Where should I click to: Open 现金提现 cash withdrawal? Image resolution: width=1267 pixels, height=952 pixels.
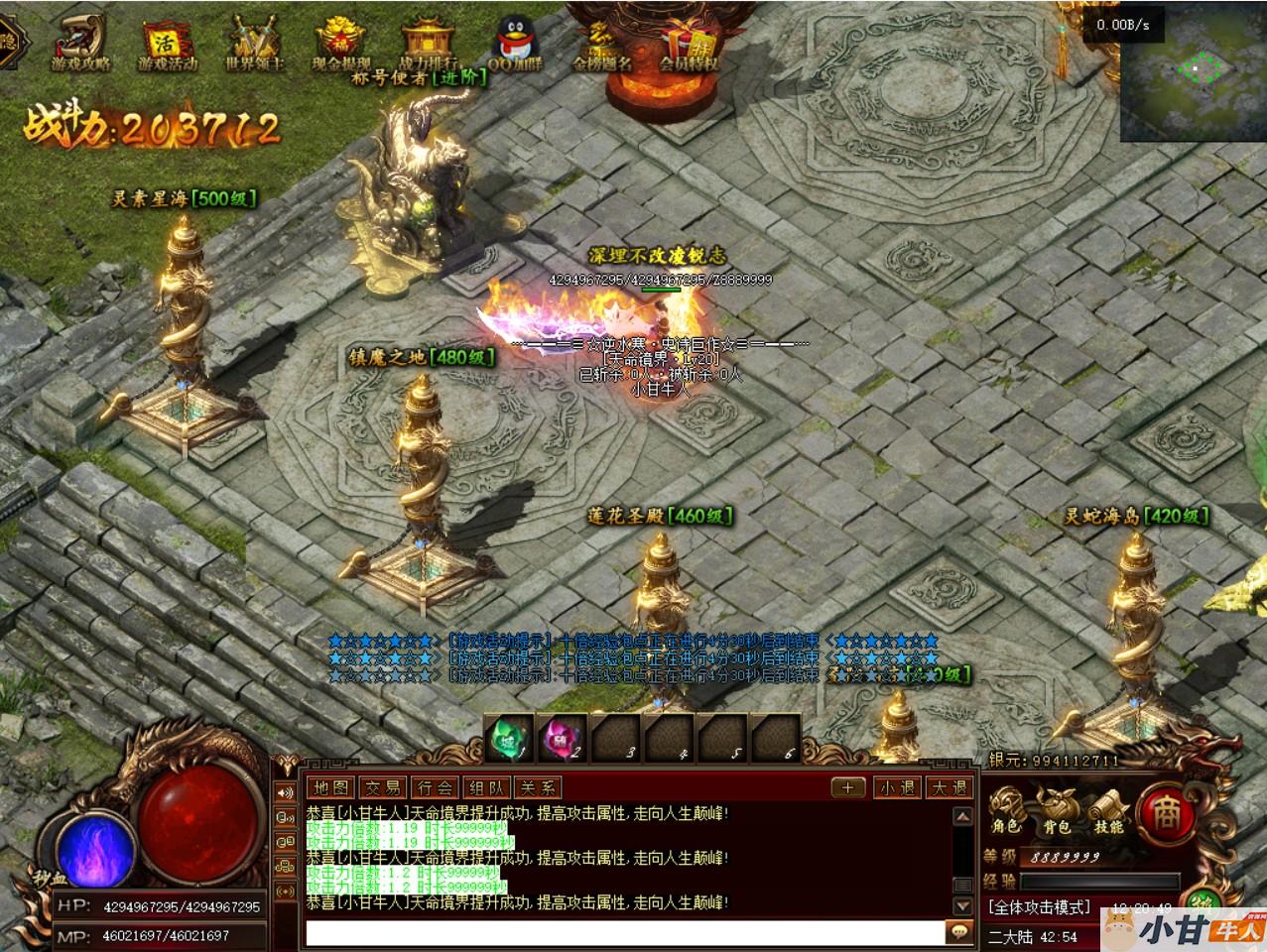point(340,43)
